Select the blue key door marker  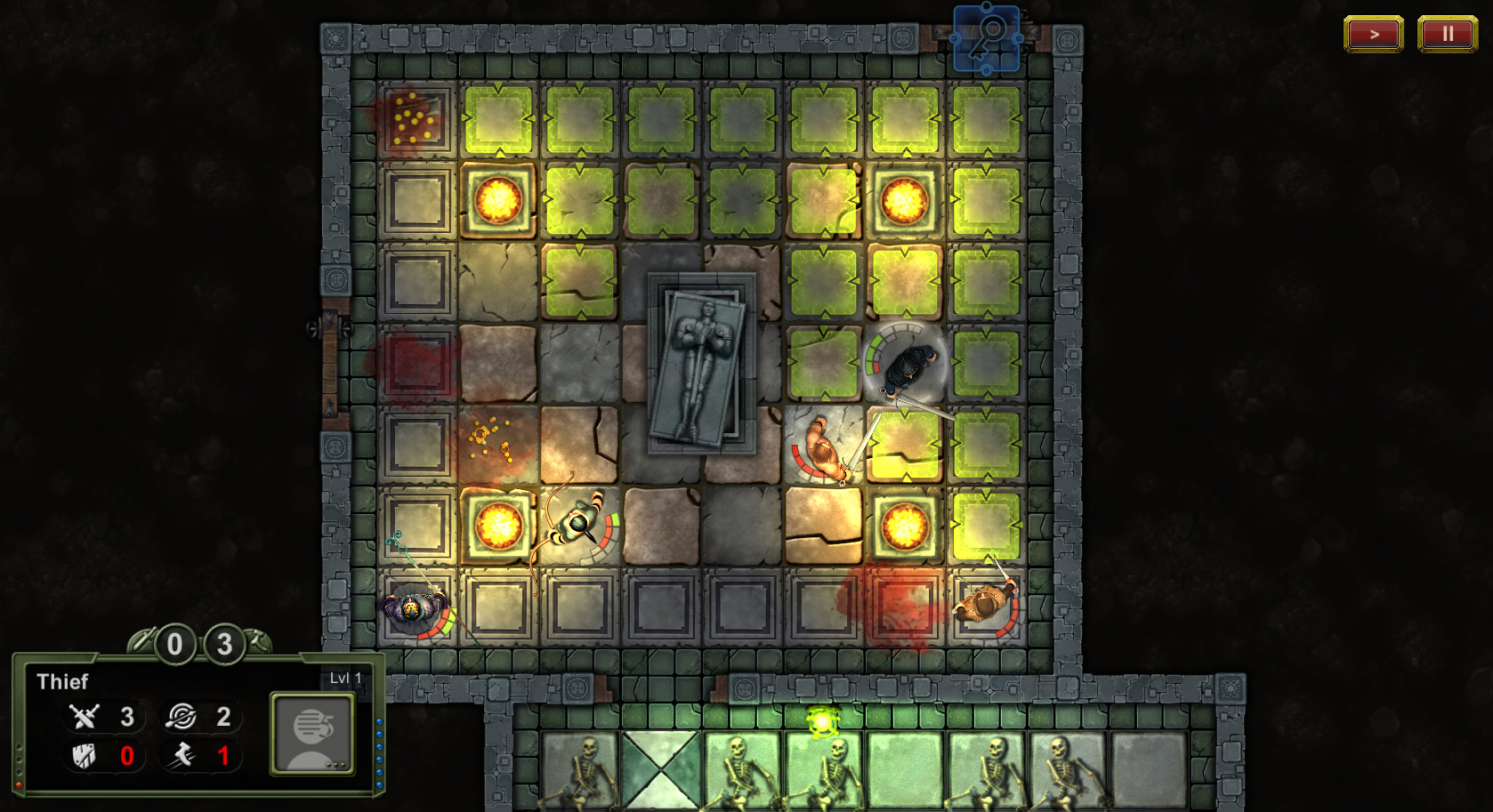(987, 38)
